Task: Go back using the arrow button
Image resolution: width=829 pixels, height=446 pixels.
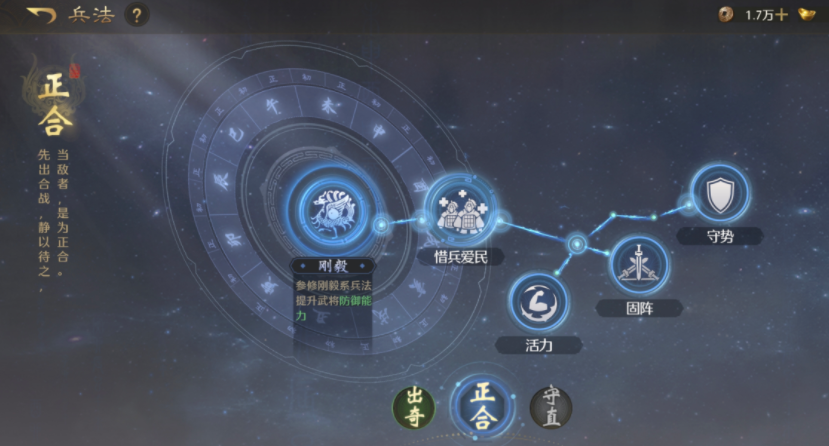Action: pyautogui.click(x=41, y=15)
